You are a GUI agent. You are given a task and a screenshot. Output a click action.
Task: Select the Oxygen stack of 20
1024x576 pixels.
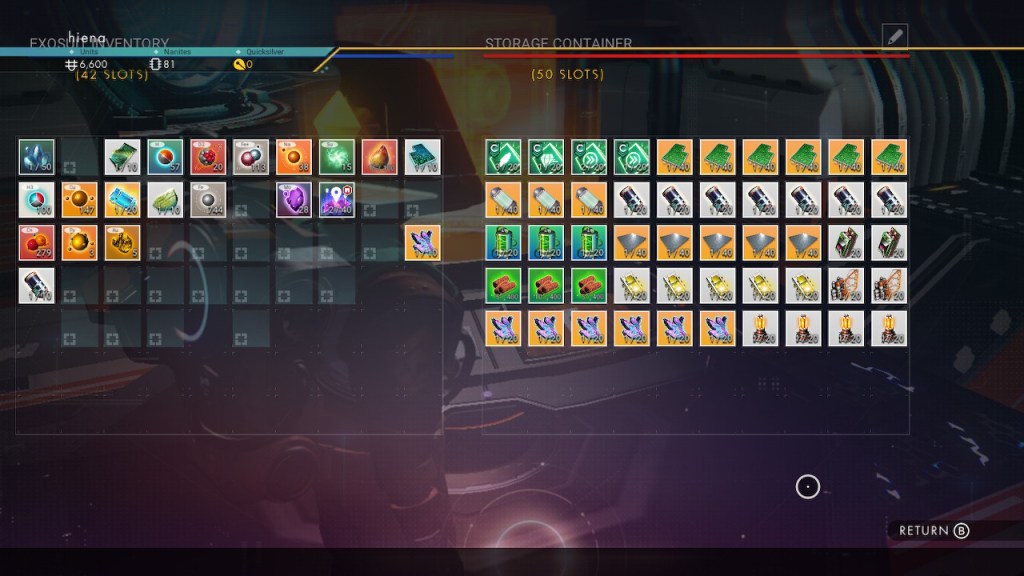click(x=208, y=156)
